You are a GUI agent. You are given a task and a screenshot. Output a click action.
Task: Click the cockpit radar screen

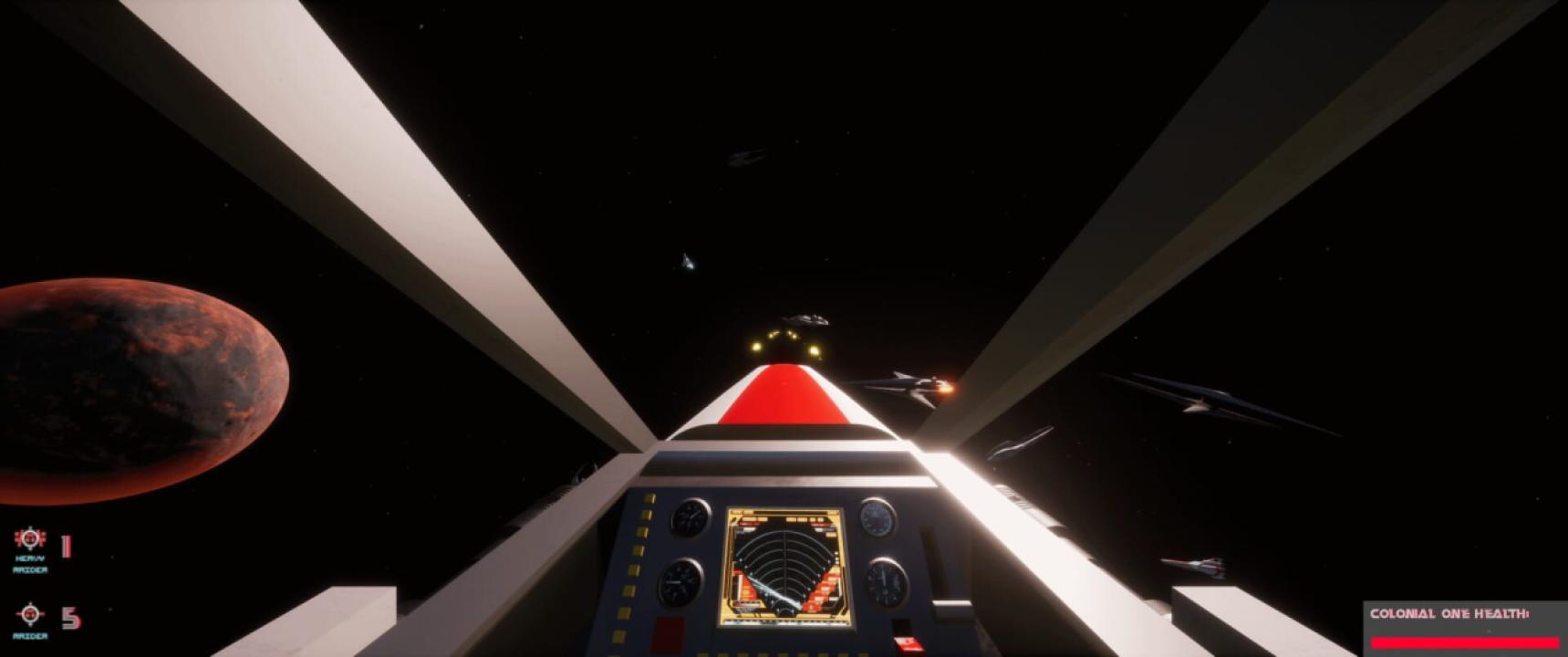click(x=785, y=568)
